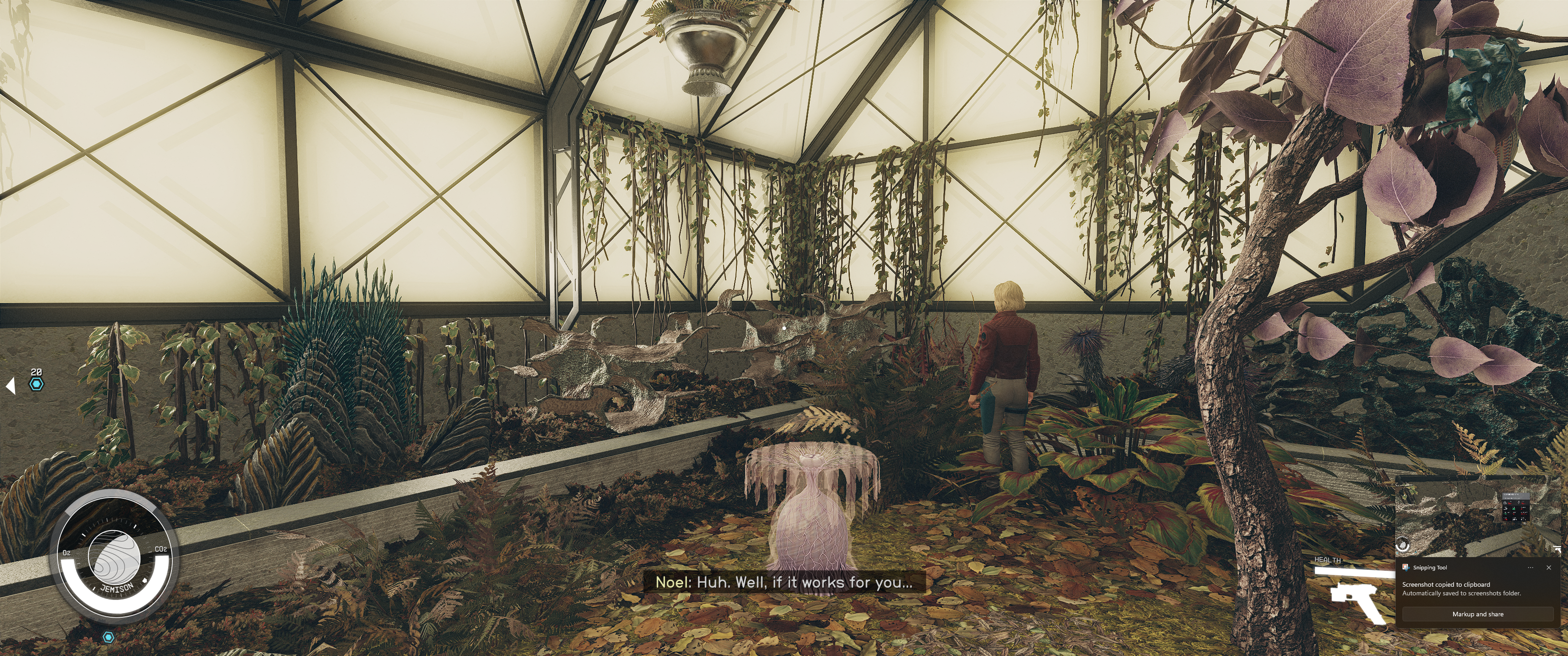The image size is (1568, 656).
Task: Click the Jemison planet compass watch
Action: point(114,558)
